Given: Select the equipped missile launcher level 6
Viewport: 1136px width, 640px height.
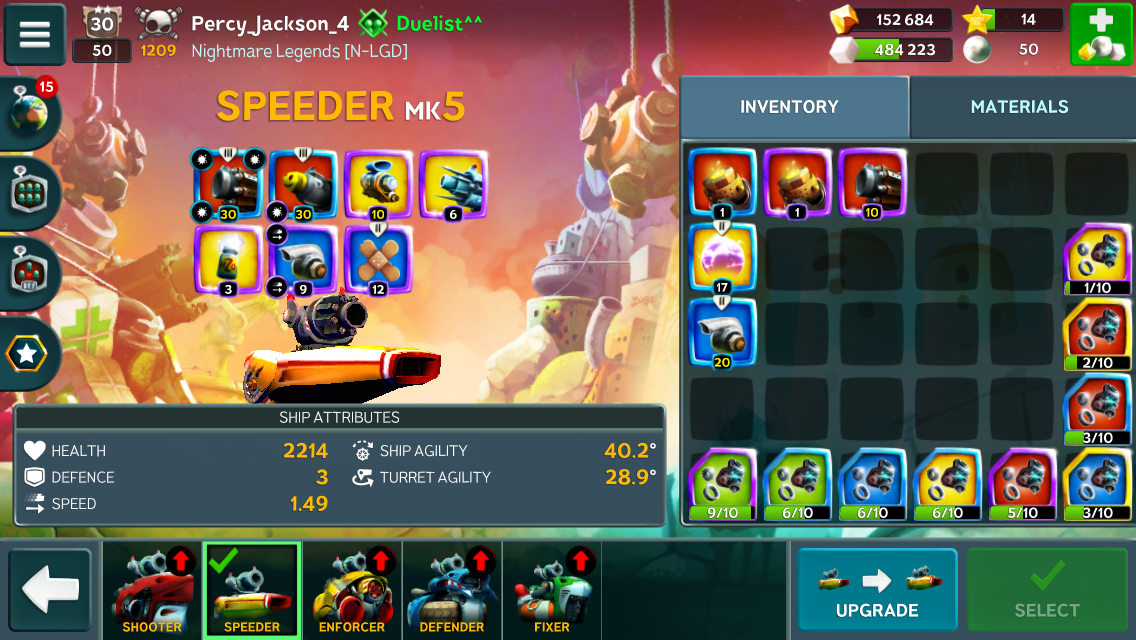Looking at the screenshot, I should tap(453, 184).
